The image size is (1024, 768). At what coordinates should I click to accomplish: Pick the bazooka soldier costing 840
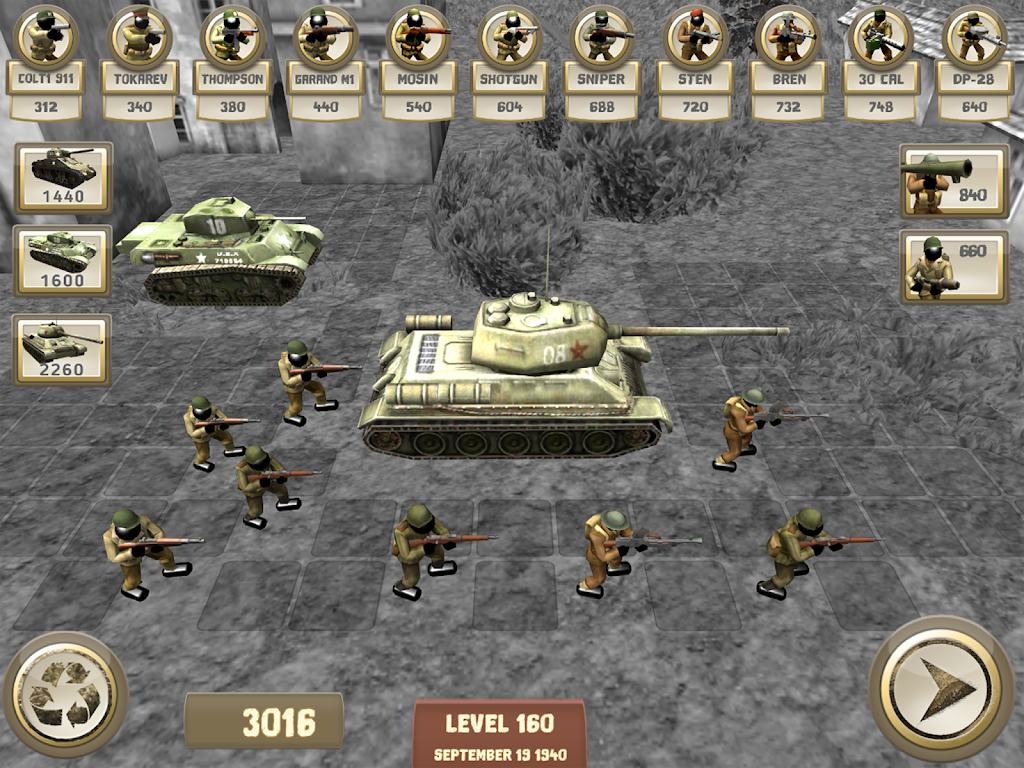(954, 180)
